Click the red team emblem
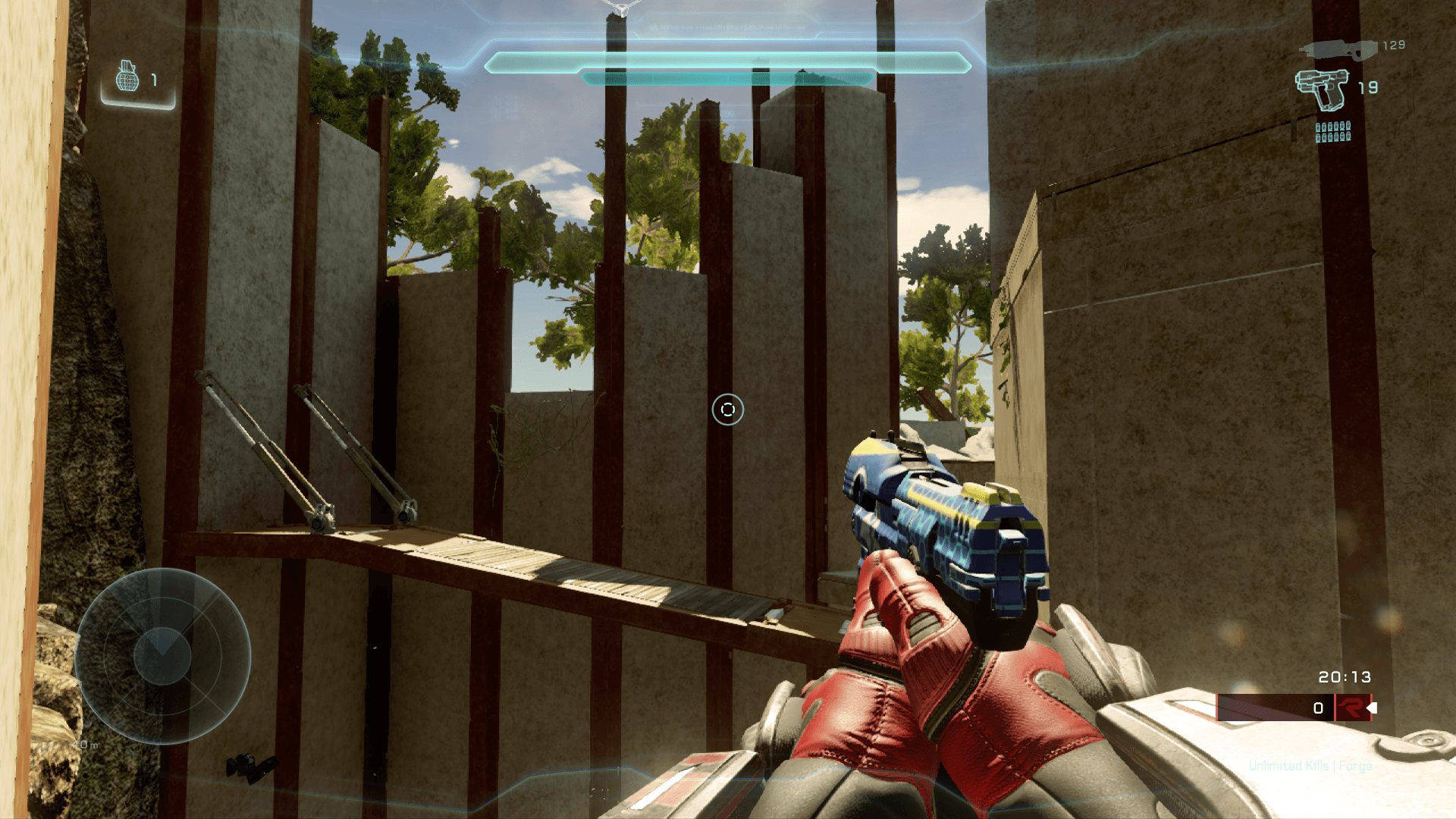 coord(1351,708)
